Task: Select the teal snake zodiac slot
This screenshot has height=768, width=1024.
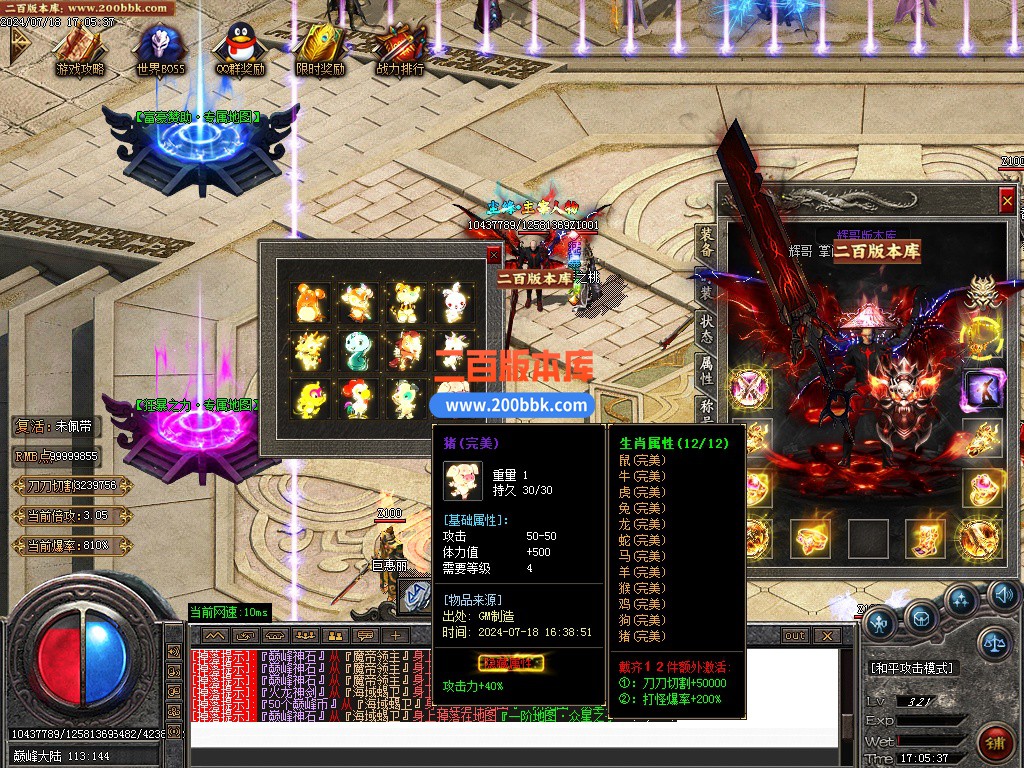Action: (357, 349)
